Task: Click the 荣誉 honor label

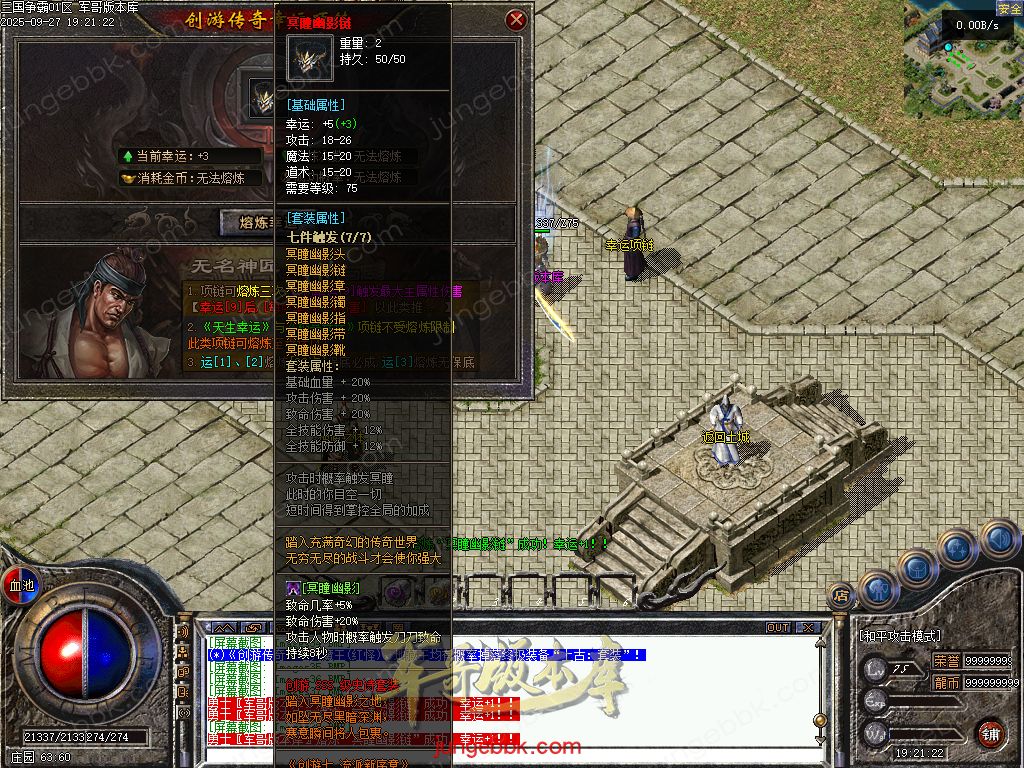Action: click(x=946, y=661)
